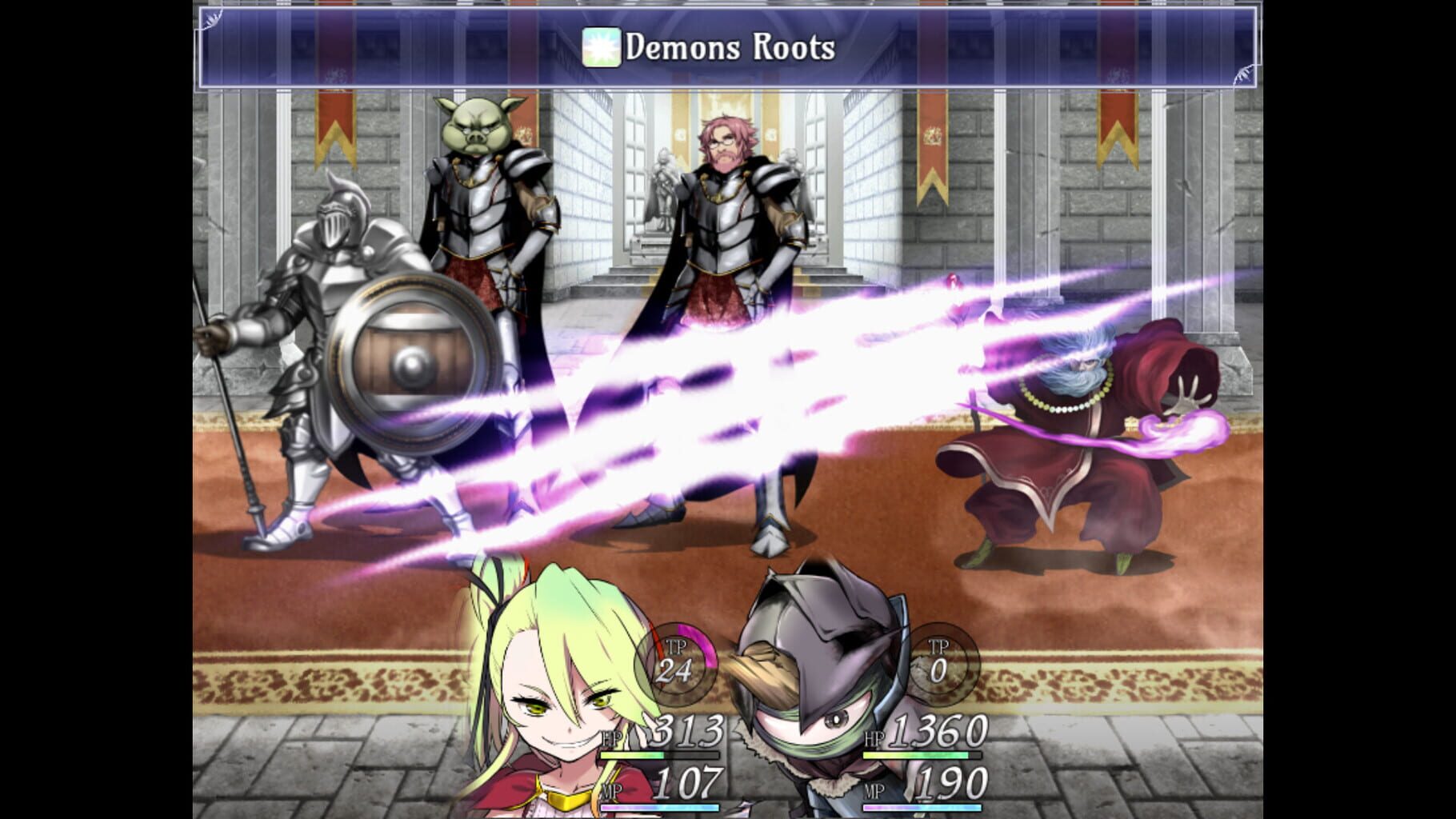Viewport: 1456px width, 819px height.
Task: Target the bearded general in armor
Action: point(728,224)
